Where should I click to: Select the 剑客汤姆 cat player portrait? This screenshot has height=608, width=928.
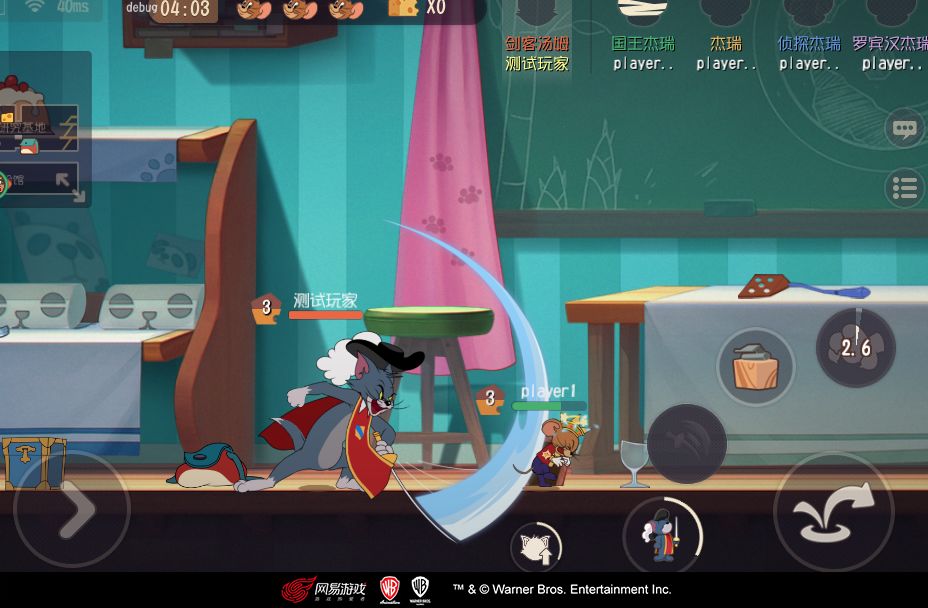tap(537, 14)
